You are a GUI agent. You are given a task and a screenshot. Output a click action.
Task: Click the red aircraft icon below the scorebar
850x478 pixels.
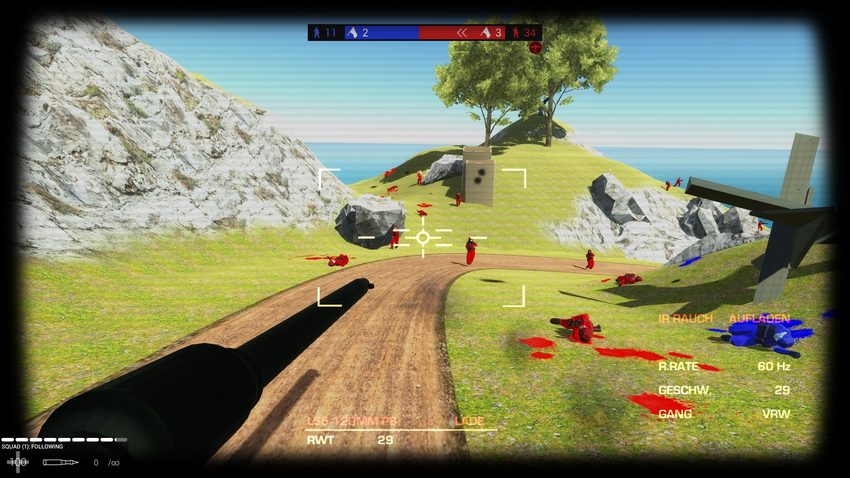[535, 47]
